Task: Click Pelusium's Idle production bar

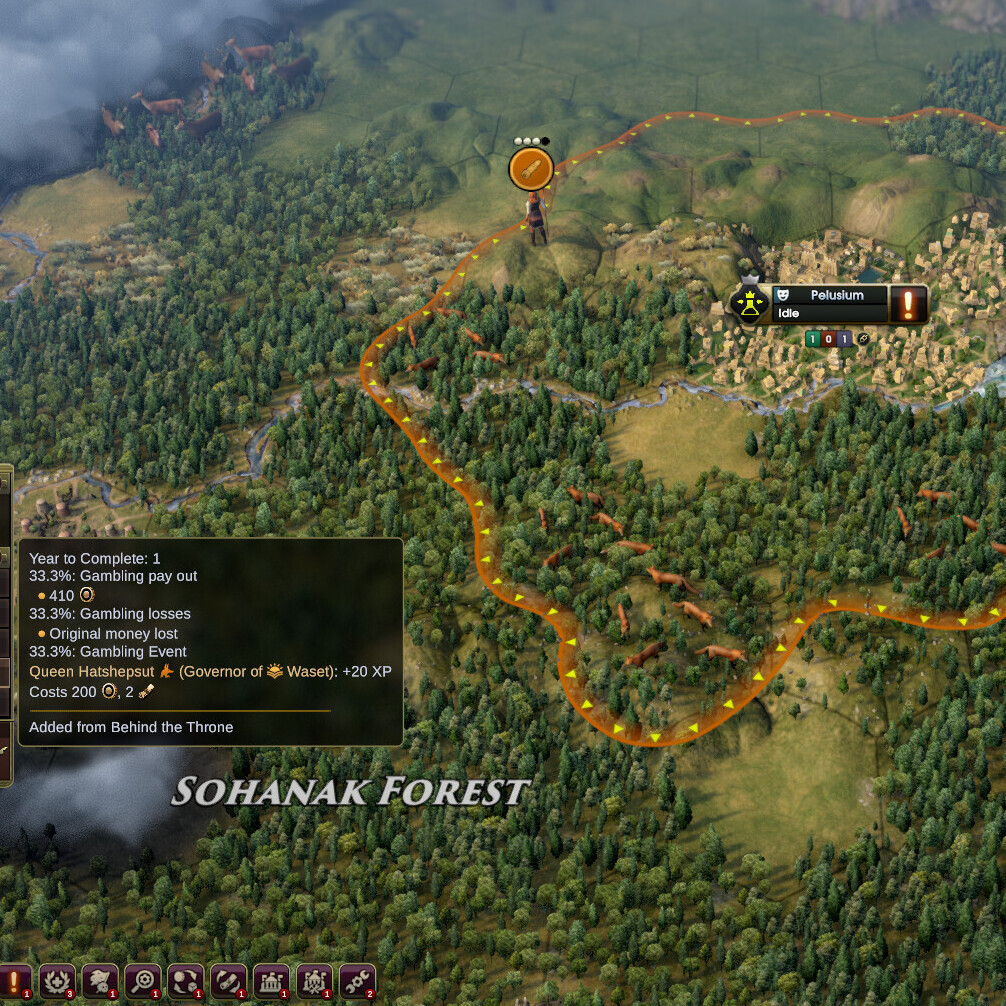Action: click(x=830, y=314)
